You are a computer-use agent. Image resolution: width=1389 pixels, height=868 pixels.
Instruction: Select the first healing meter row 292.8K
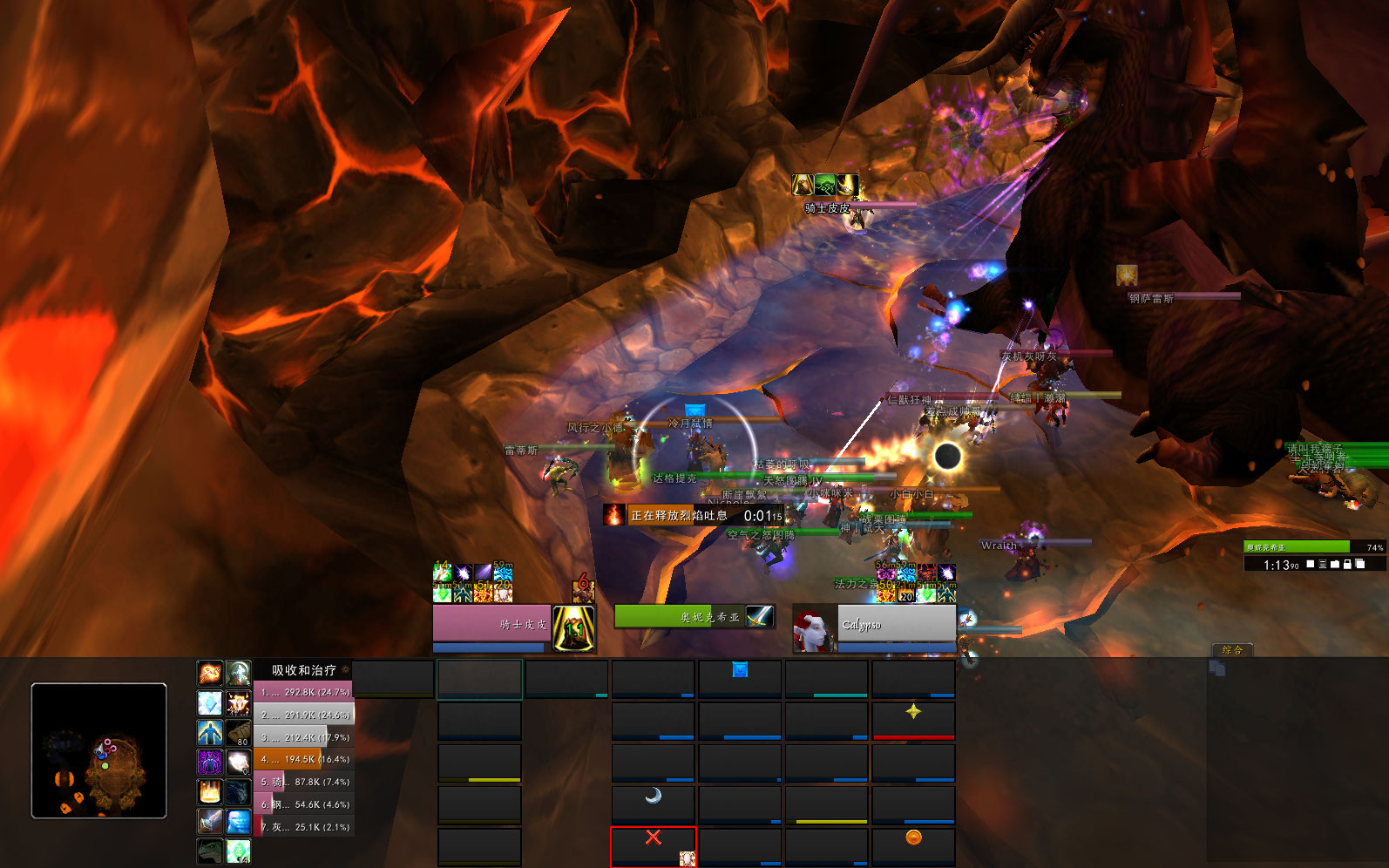click(x=303, y=692)
